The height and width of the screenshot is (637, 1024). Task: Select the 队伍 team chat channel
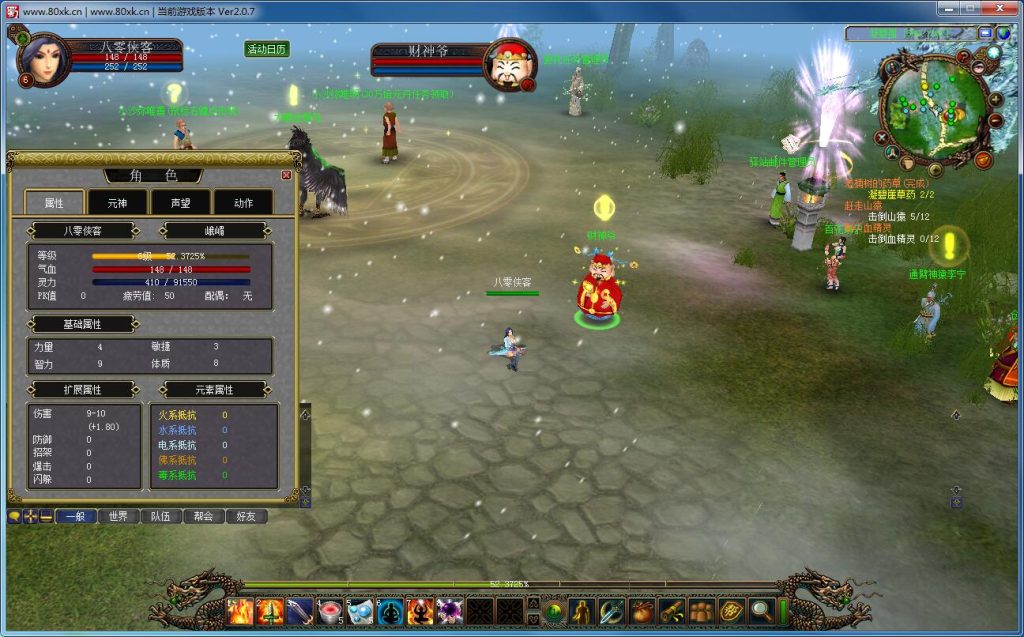(161, 517)
